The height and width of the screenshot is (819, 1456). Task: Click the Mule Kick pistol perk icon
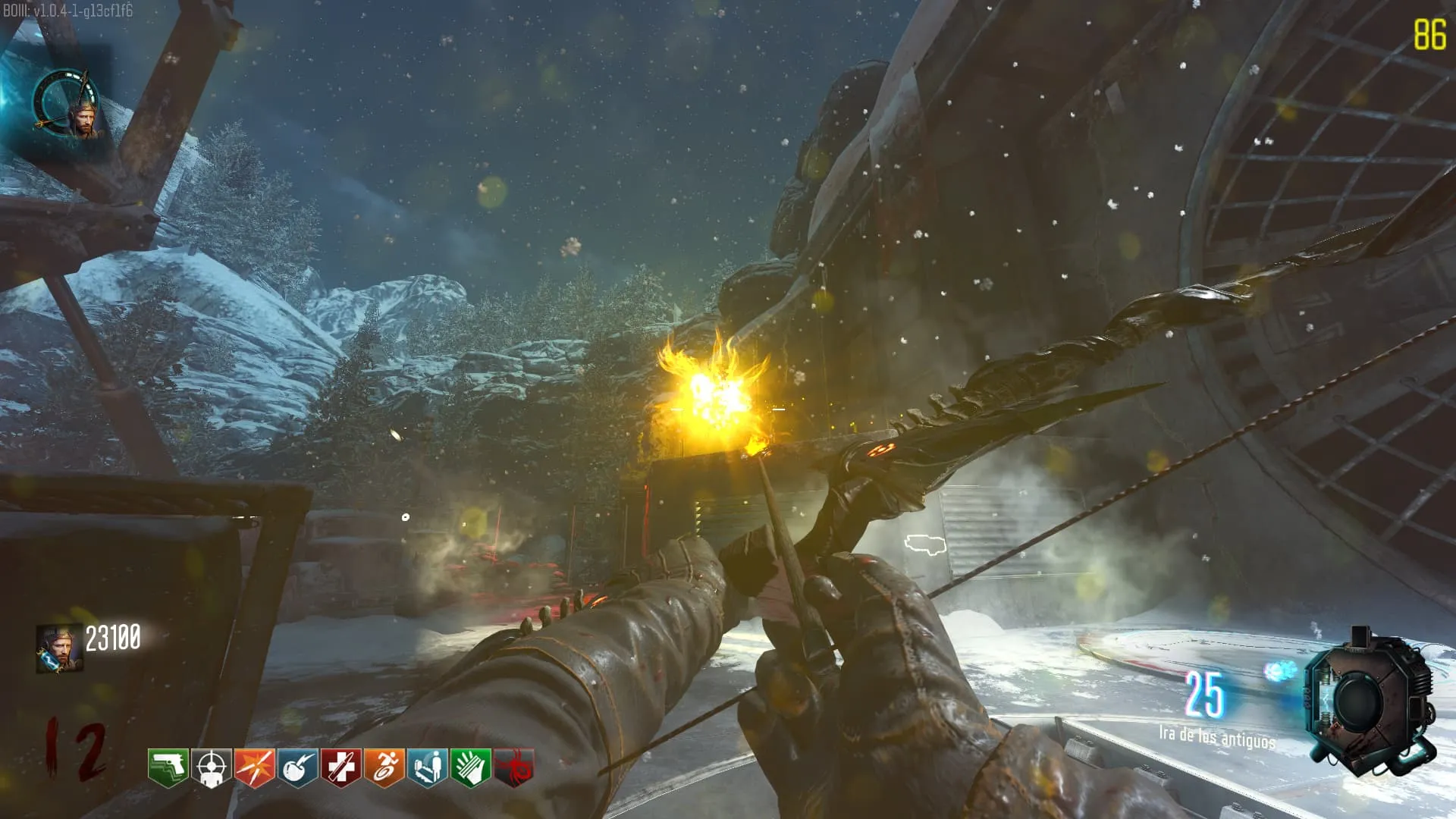(x=168, y=767)
